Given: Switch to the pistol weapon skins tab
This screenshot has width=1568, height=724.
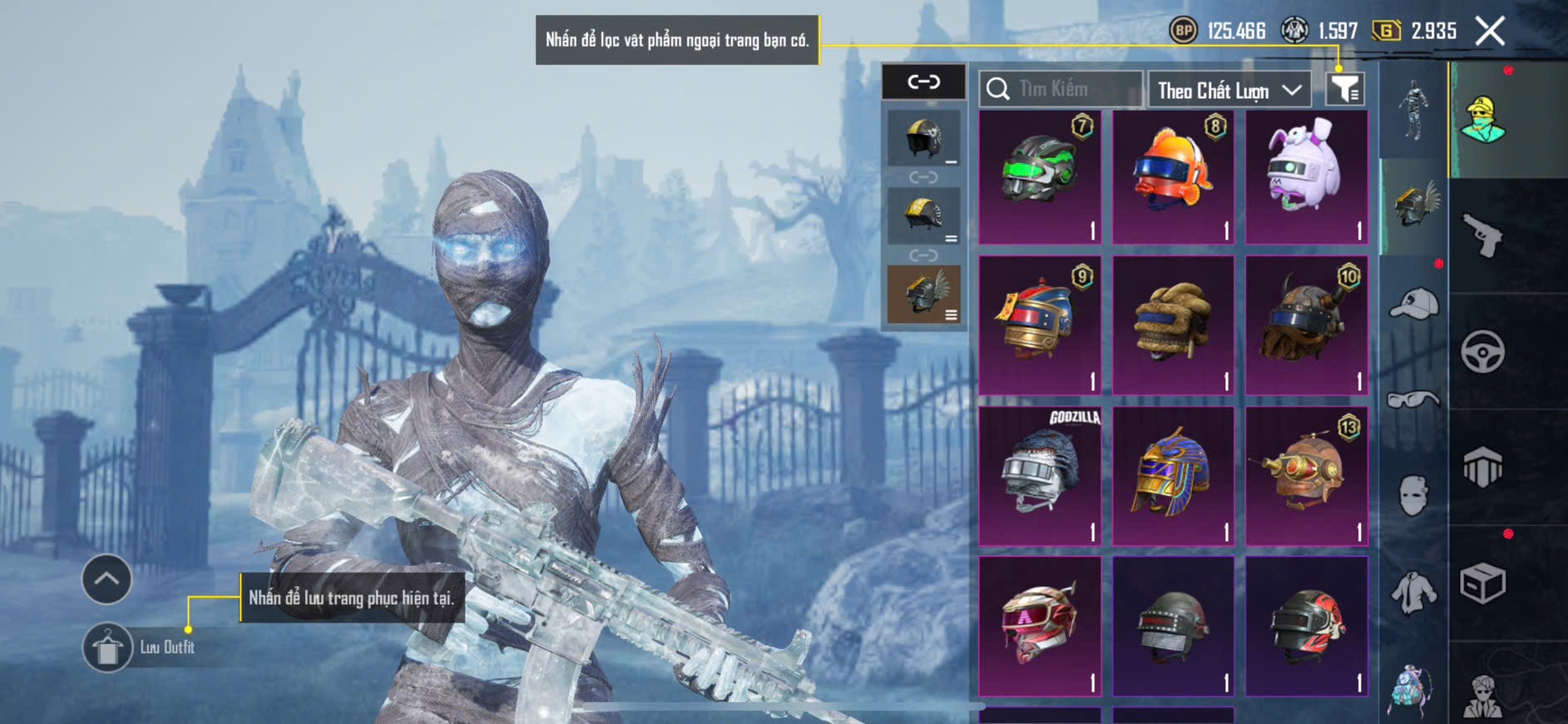Looking at the screenshot, I should (x=1482, y=236).
